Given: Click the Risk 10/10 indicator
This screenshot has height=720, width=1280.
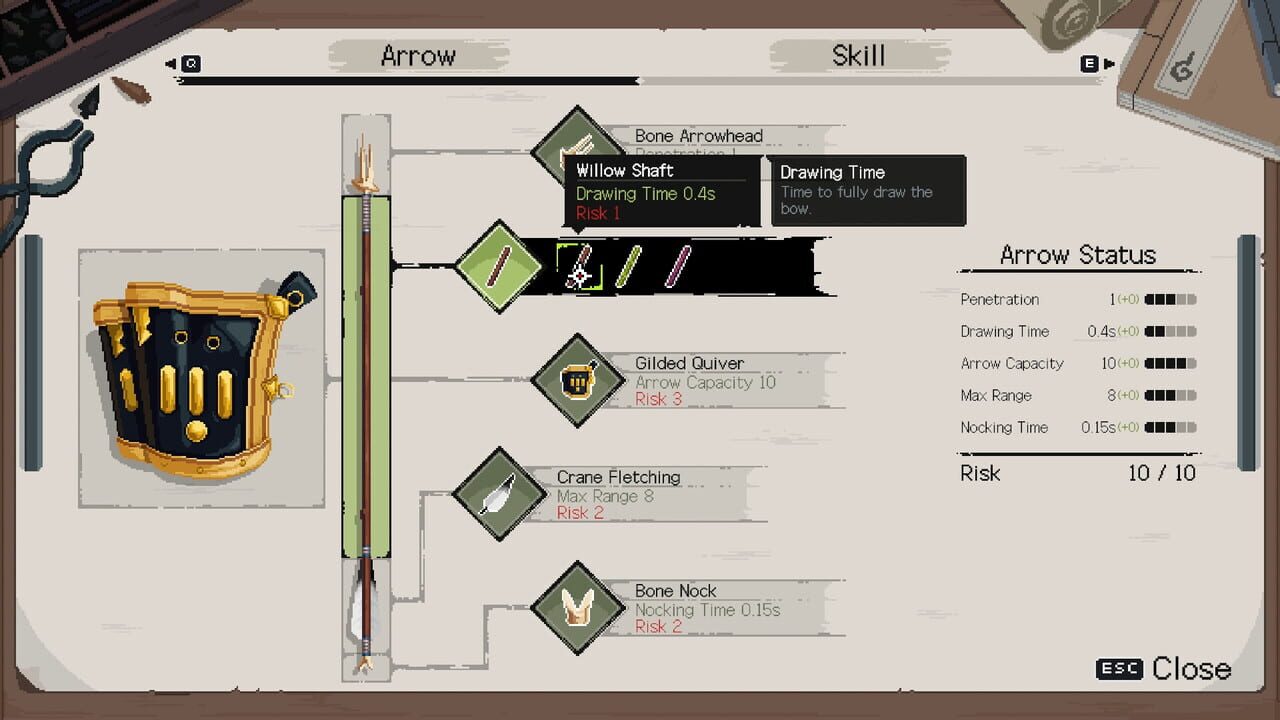Looking at the screenshot, I should pos(1078,474).
